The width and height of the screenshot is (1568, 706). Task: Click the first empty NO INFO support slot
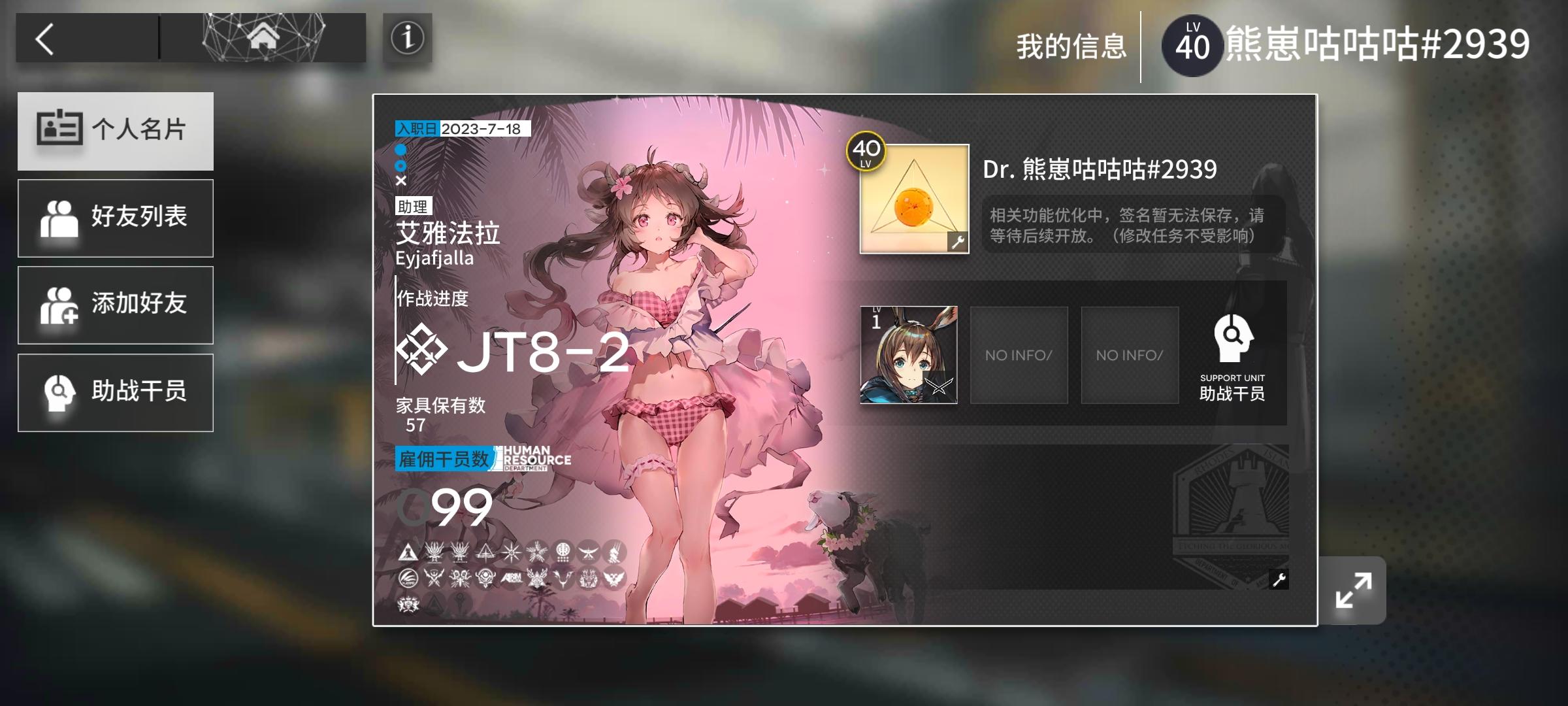(1018, 355)
